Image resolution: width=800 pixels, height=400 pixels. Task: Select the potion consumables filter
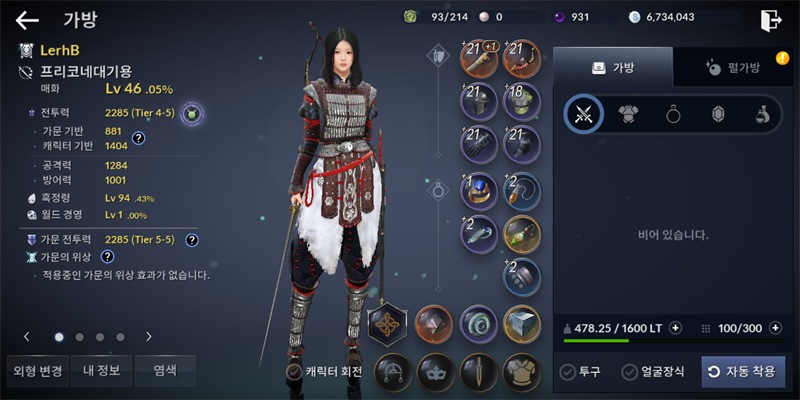[x=761, y=114]
